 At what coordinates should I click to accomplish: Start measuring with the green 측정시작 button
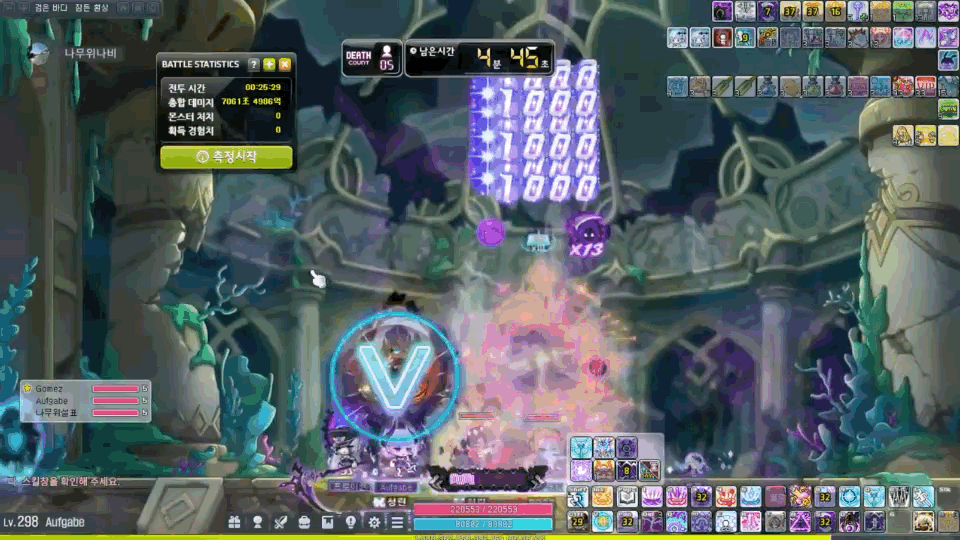(x=226, y=157)
